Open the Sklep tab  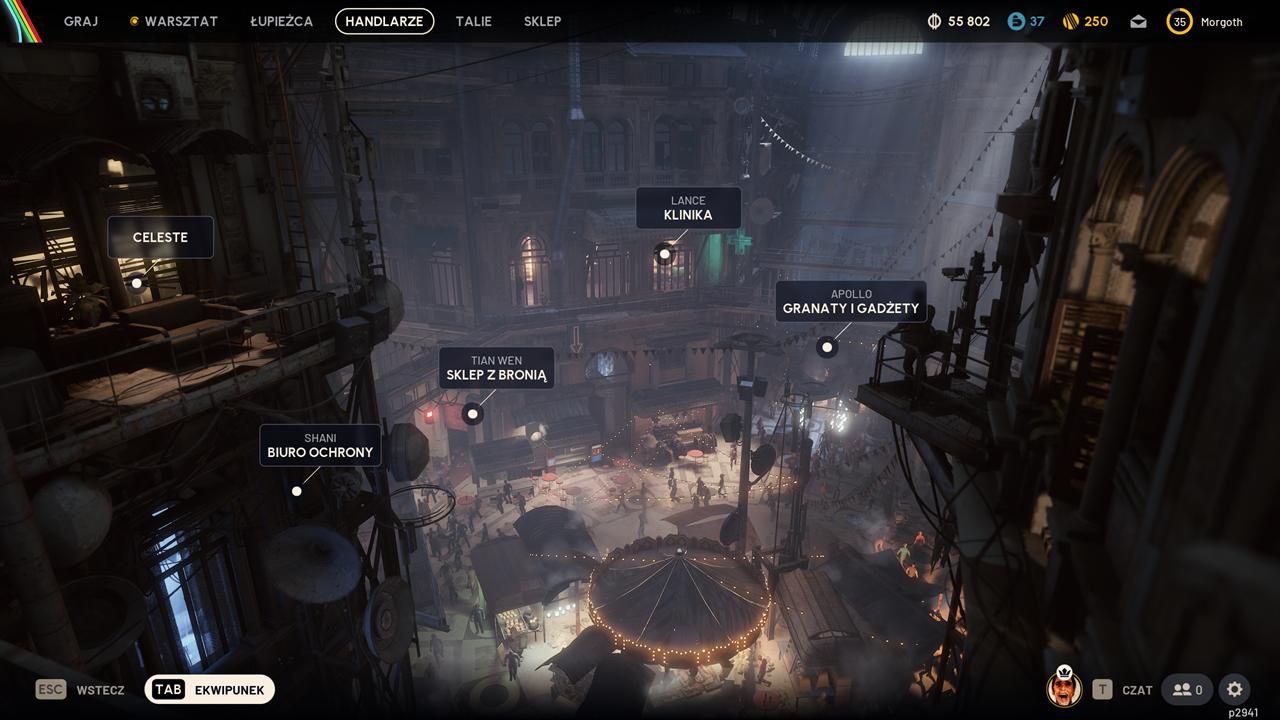click(x=542, y=21)
